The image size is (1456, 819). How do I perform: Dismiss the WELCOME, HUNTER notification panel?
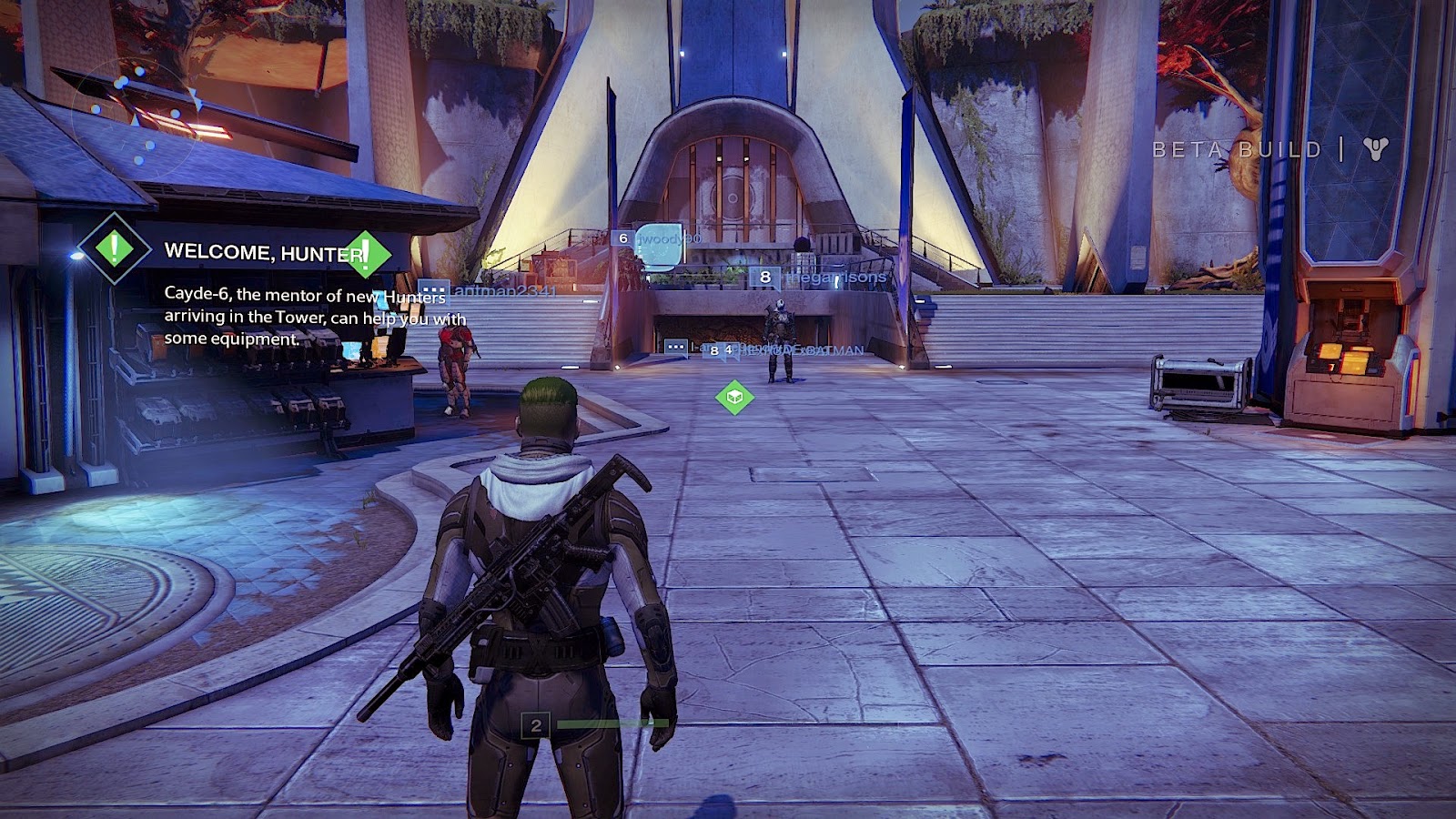[x=273, y=291]
